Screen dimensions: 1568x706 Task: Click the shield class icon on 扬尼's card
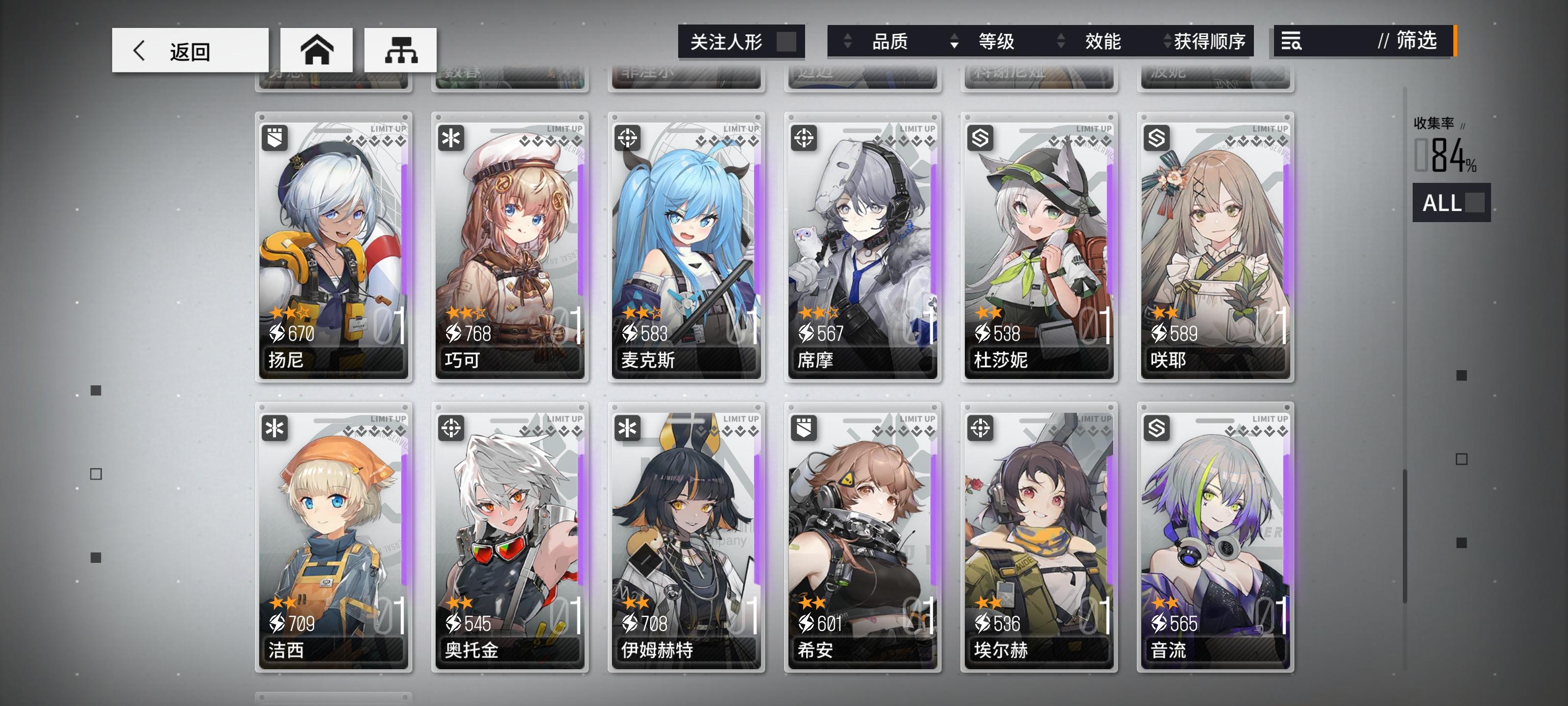click(x=276, y=139)
